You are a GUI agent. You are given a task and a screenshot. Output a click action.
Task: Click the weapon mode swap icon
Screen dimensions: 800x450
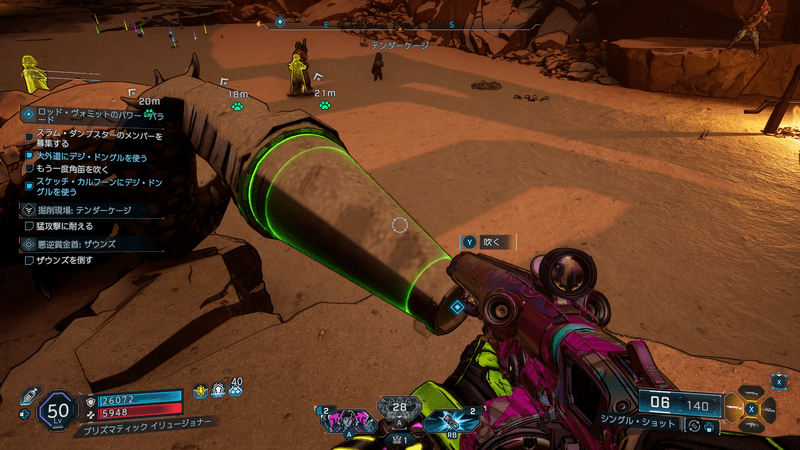pyautogui.click(x=692, y=426)
